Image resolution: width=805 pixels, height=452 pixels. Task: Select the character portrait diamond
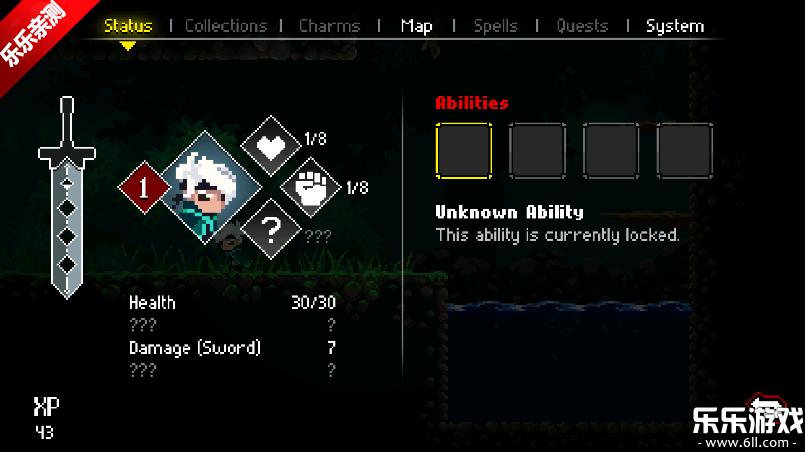[x=210, y=187]
